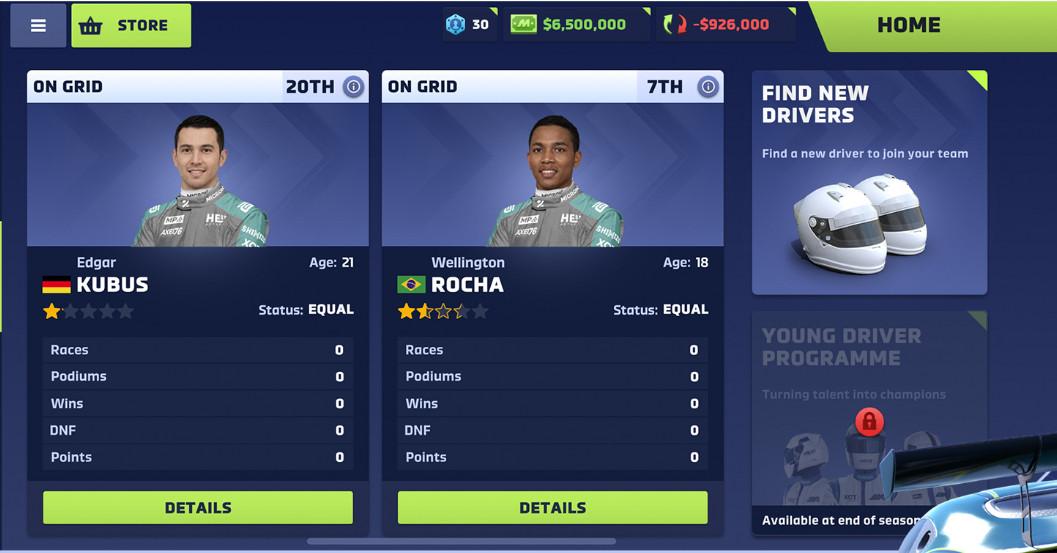Select the locked Young Driver Programme panel
The image size is (1057, 553).
tap(869, 422)
